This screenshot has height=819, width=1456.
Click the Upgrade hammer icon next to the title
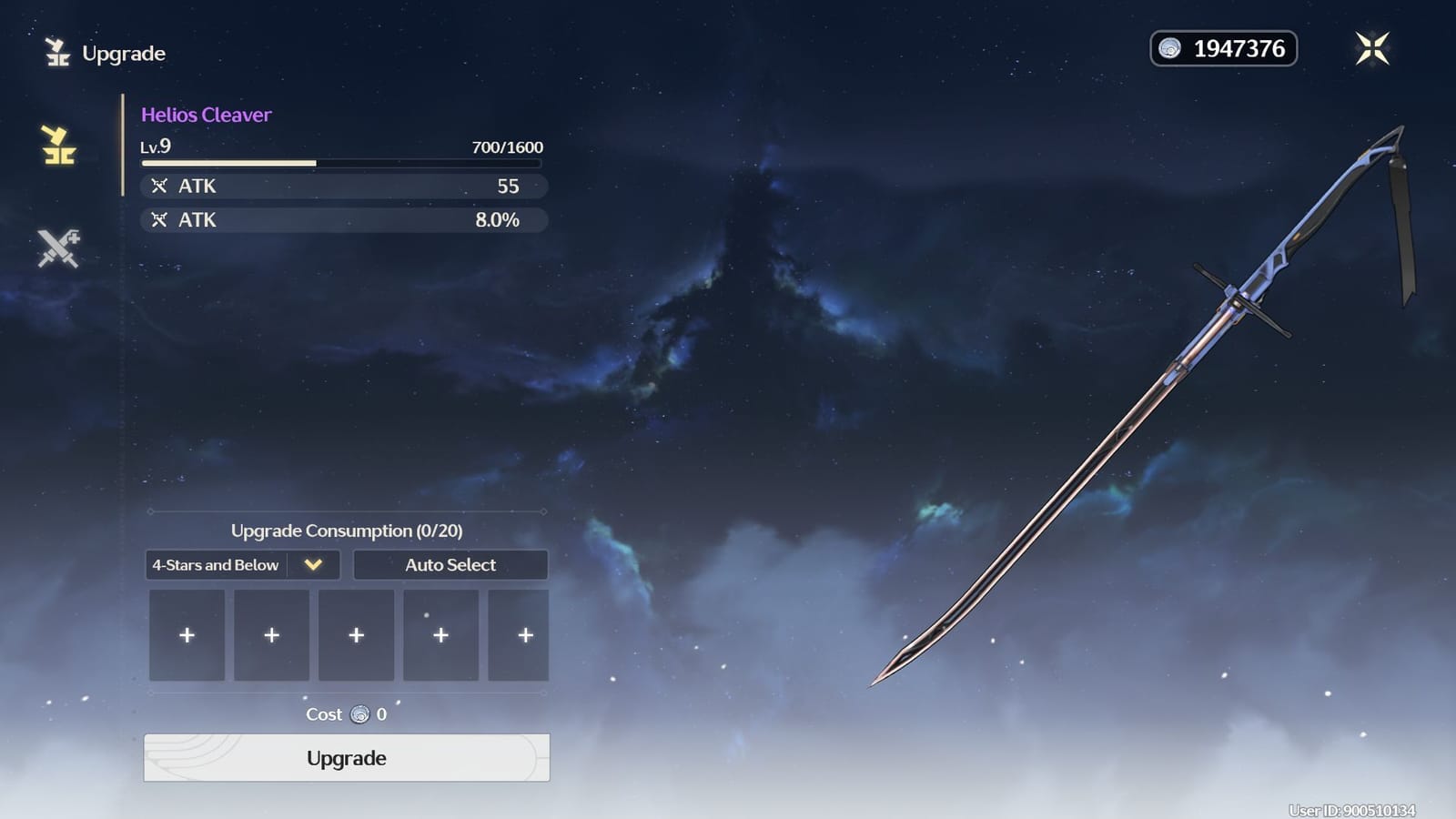point(56,52)
